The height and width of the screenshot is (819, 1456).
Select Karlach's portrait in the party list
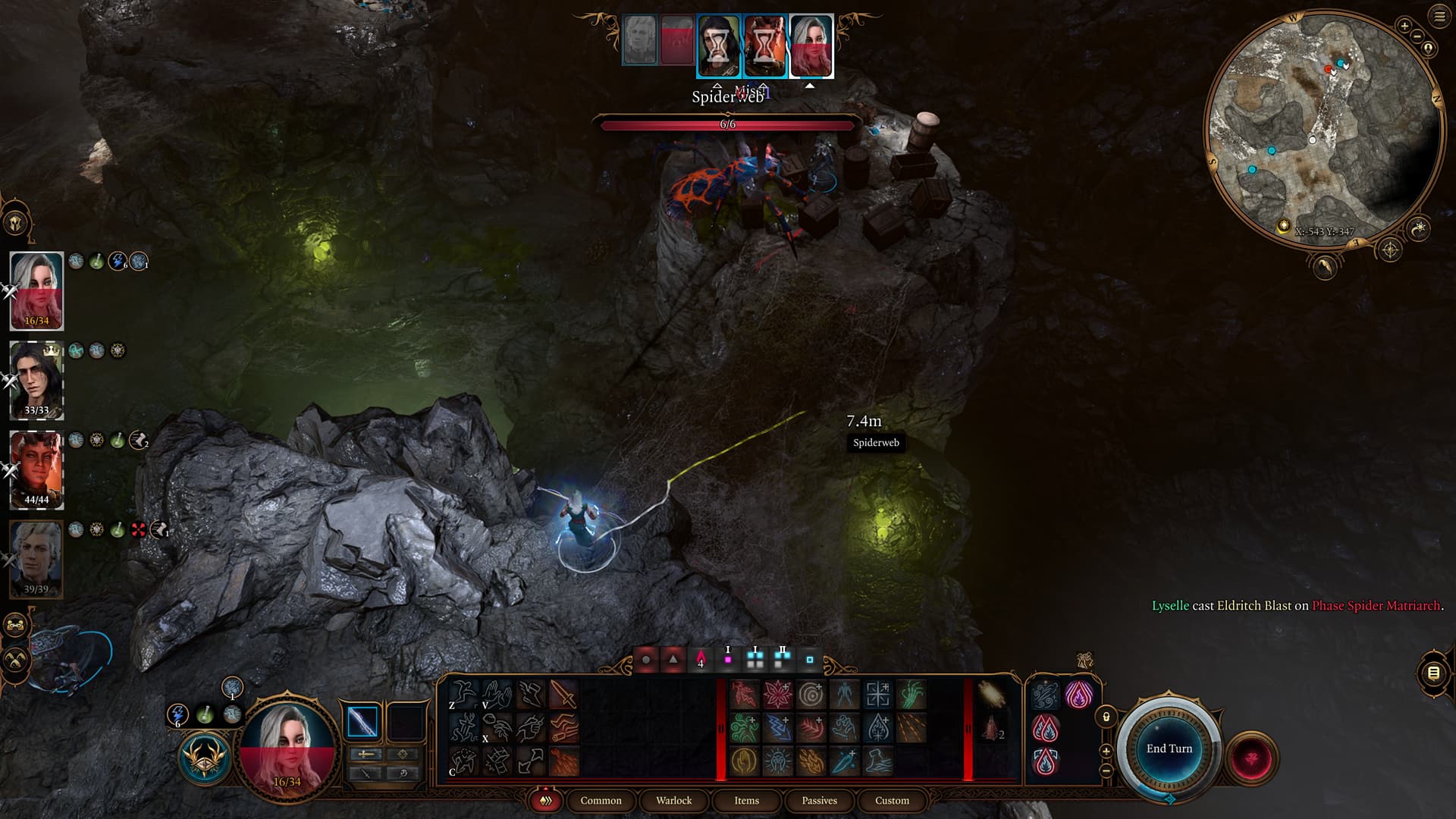click(x=36, y=469)
